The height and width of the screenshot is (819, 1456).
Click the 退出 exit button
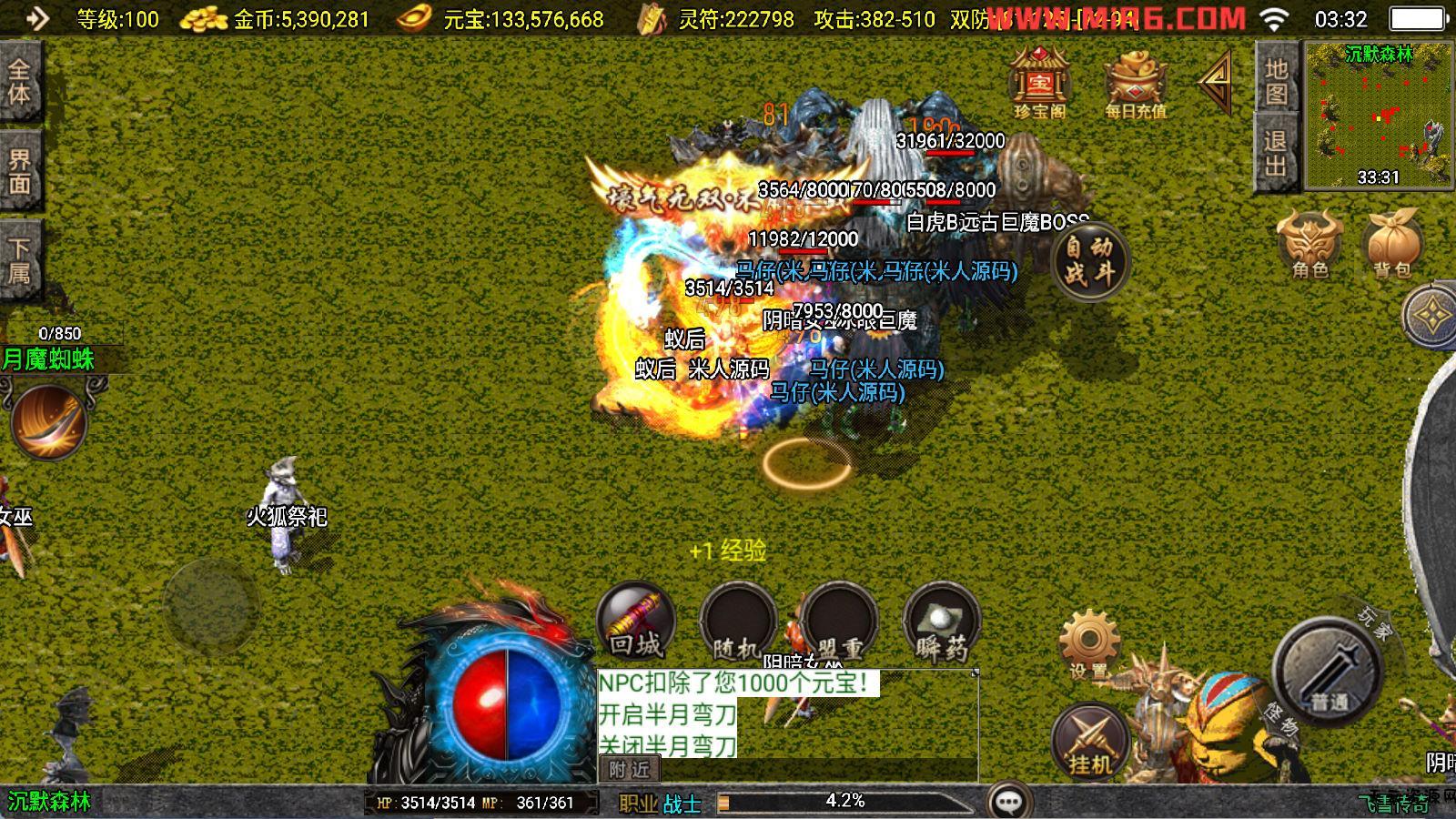click(x=1276, y=153)
